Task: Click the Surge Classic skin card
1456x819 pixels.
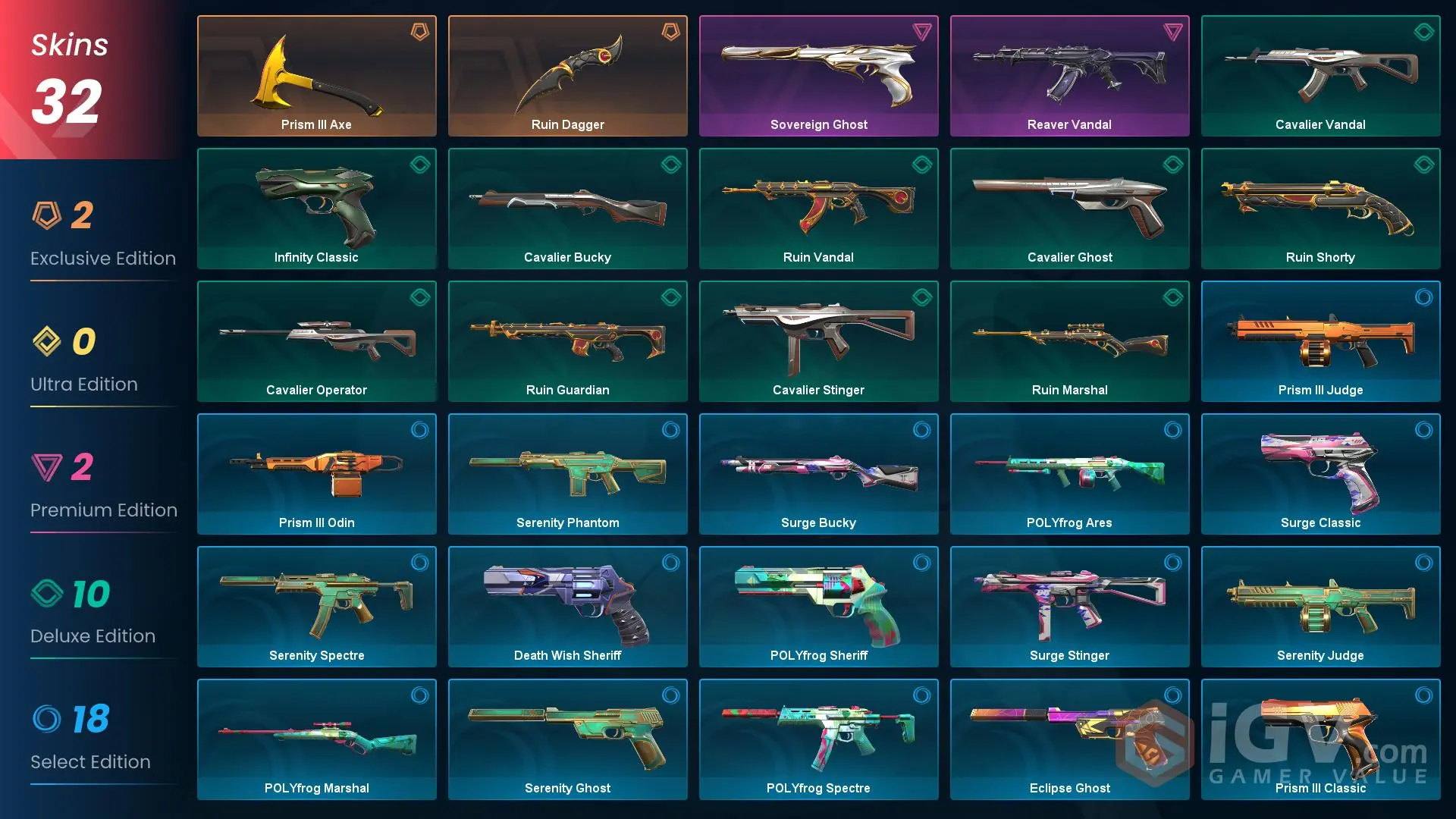Action: [x=1320, y=472]
